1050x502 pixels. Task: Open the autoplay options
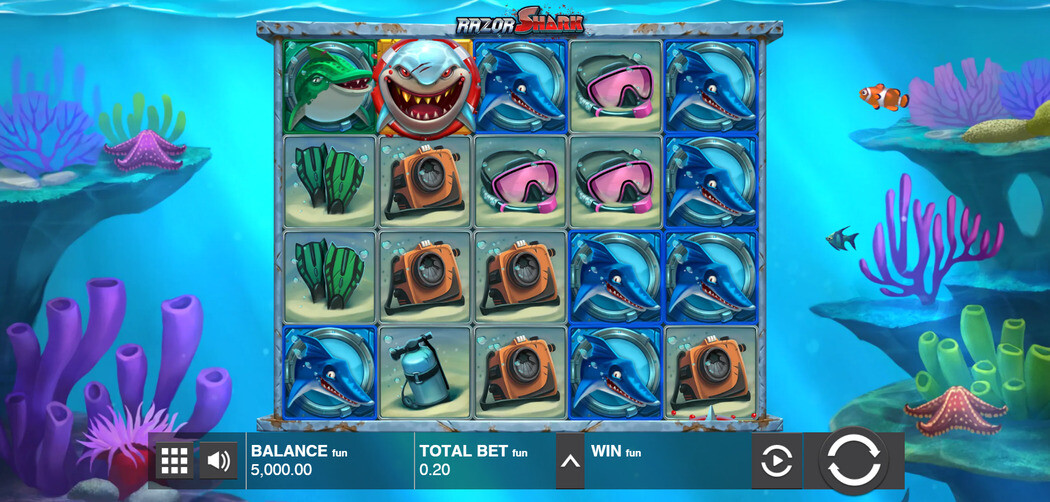(x=777, y=461)
